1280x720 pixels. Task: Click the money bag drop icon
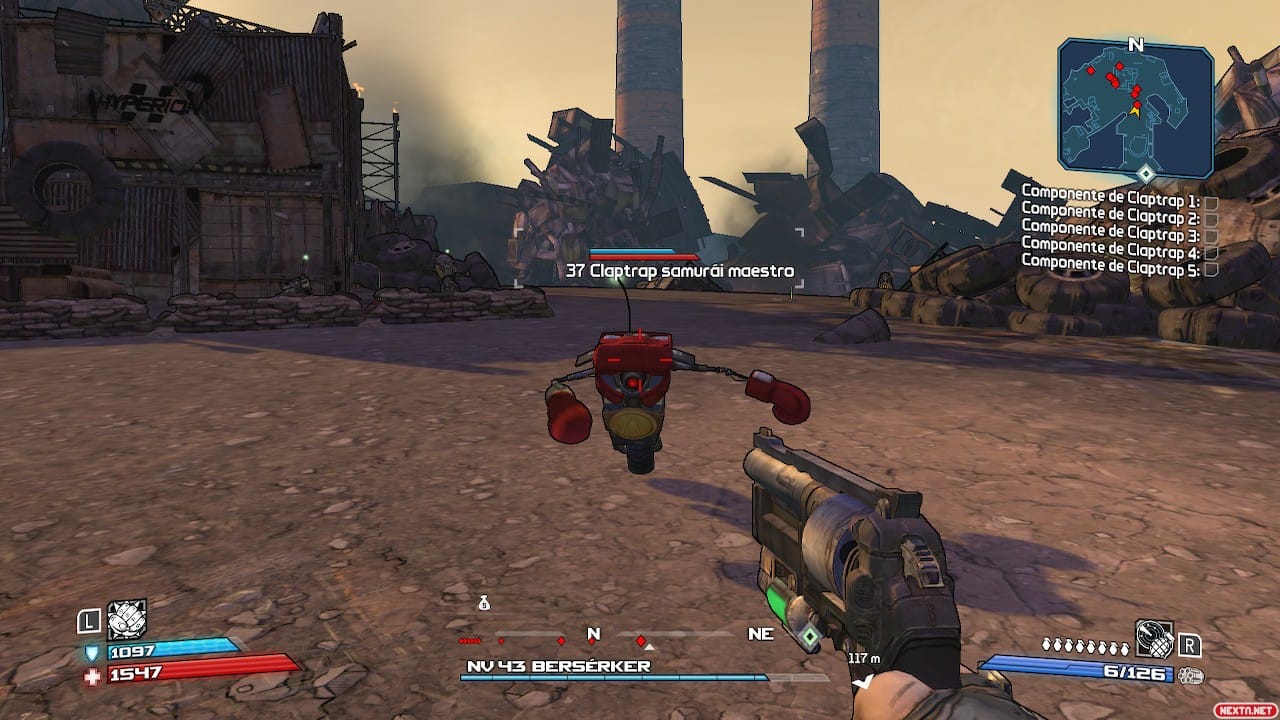(484, 603)
